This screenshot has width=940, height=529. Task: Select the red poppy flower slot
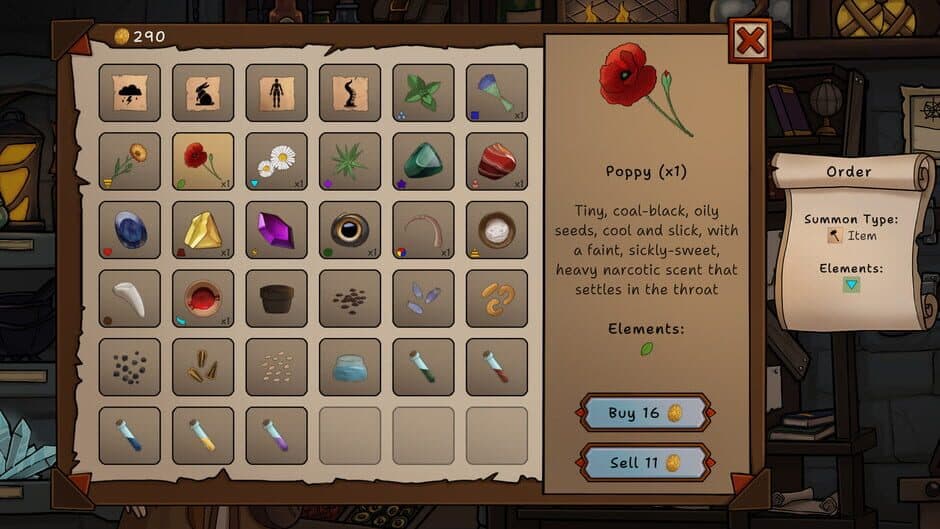point(203,161)
